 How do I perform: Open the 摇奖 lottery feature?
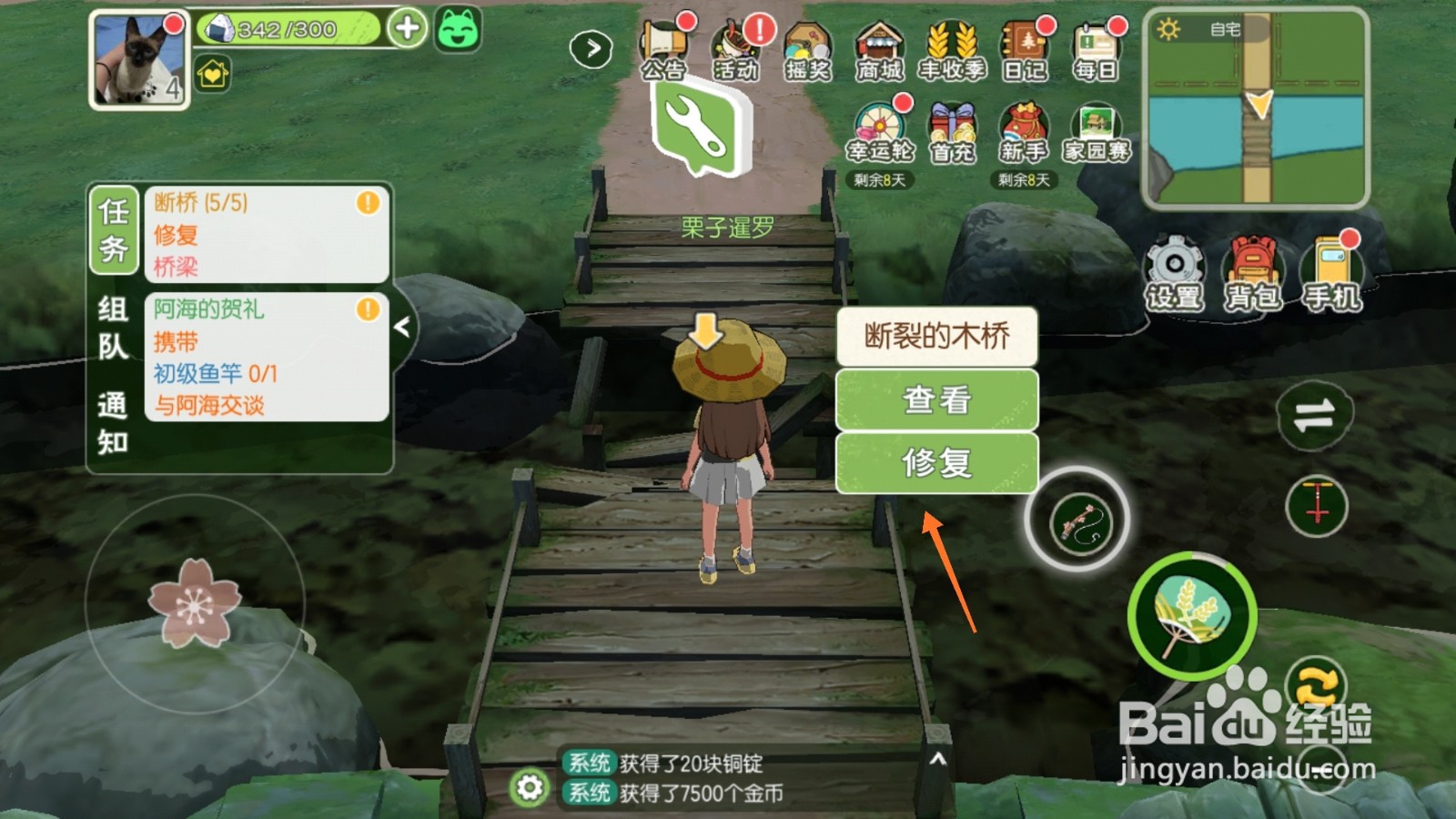[807, 41]
